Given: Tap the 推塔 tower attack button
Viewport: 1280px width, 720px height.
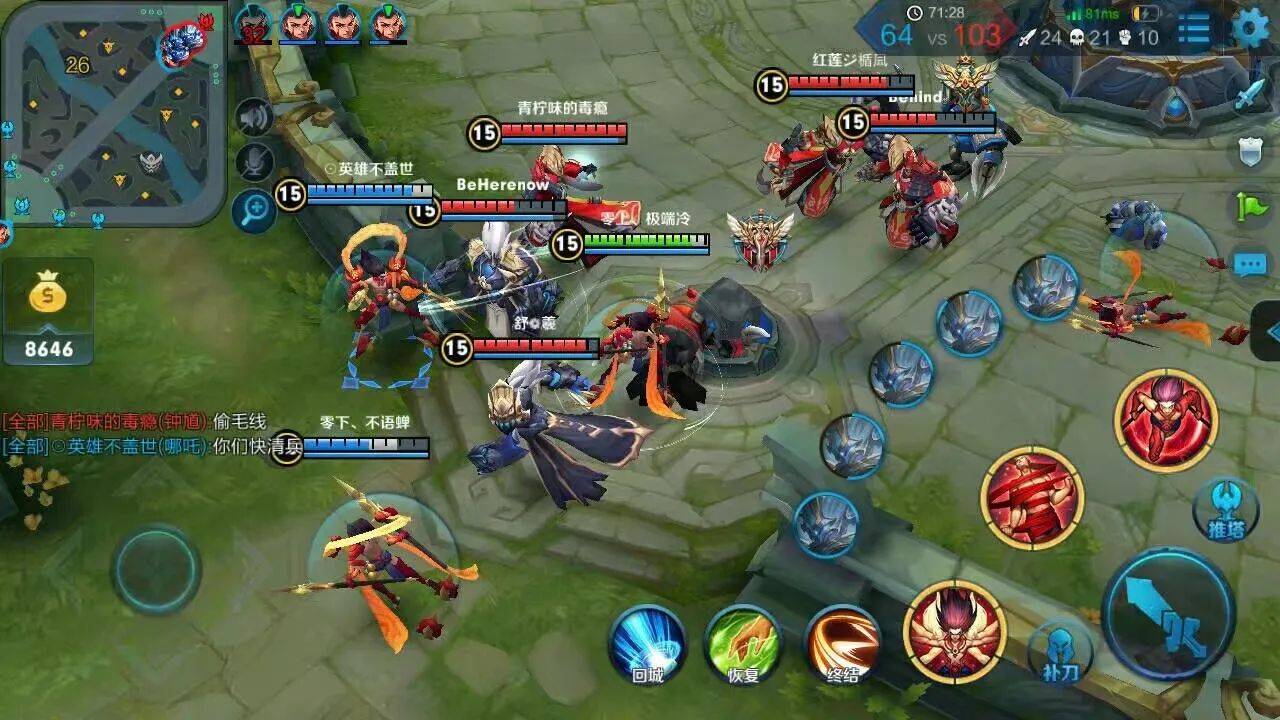Looking at the screenshot, I should [x=1225, y=508].
